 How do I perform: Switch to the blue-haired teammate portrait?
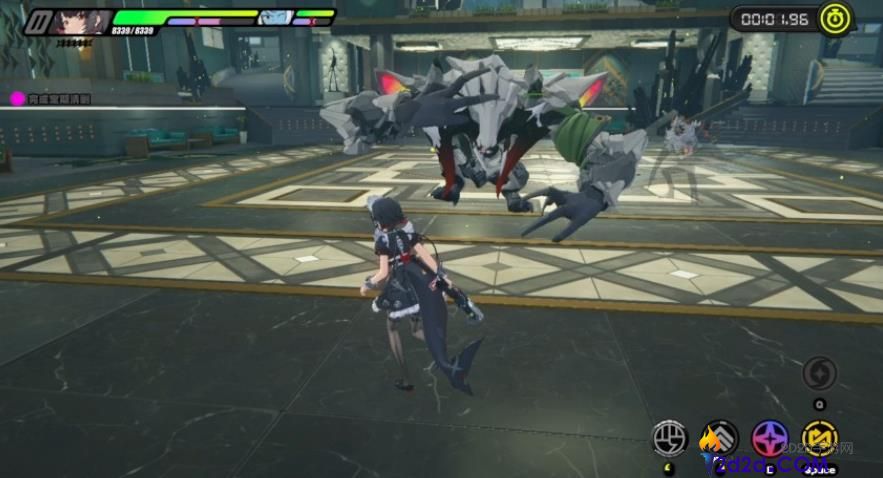(275, 18)
